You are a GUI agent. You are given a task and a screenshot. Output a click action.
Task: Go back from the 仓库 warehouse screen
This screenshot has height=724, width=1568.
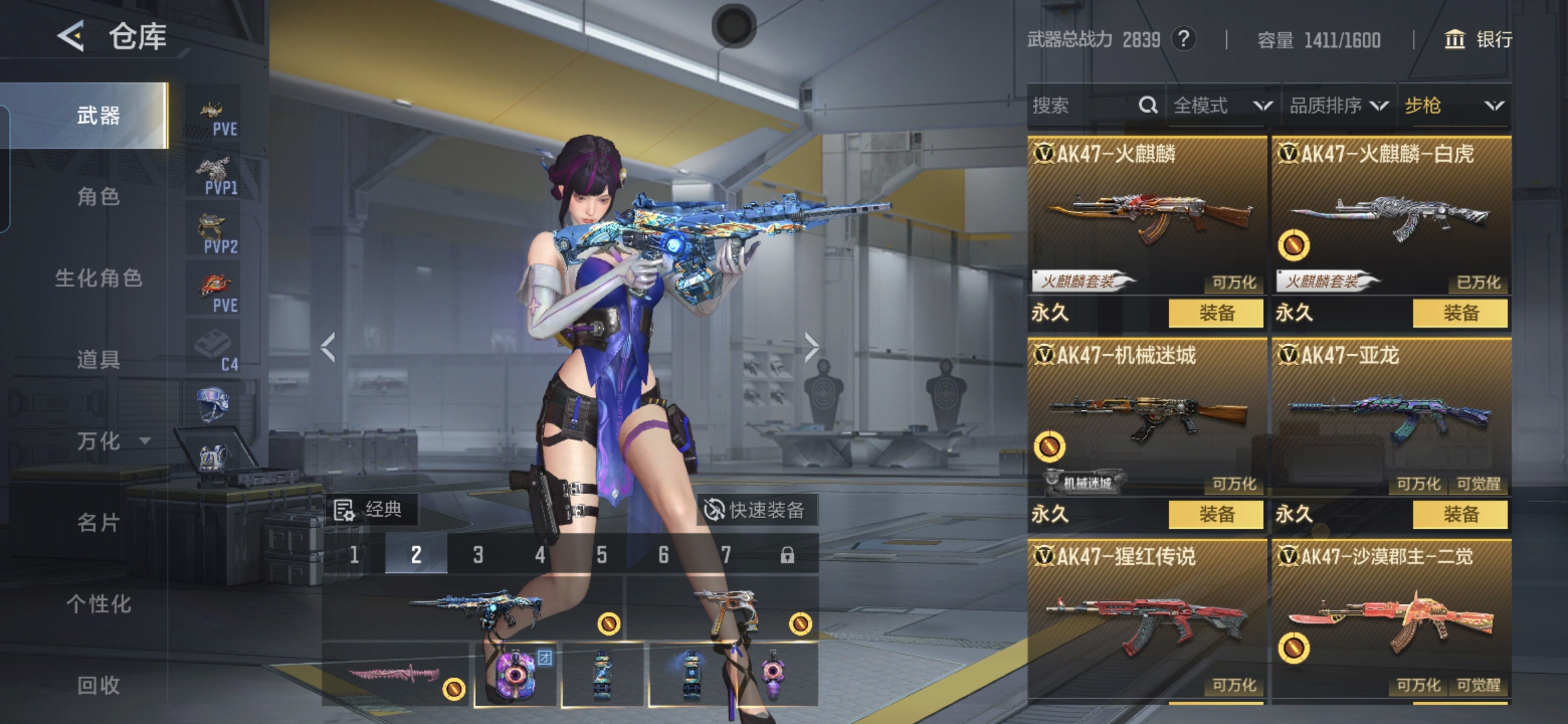71,36
